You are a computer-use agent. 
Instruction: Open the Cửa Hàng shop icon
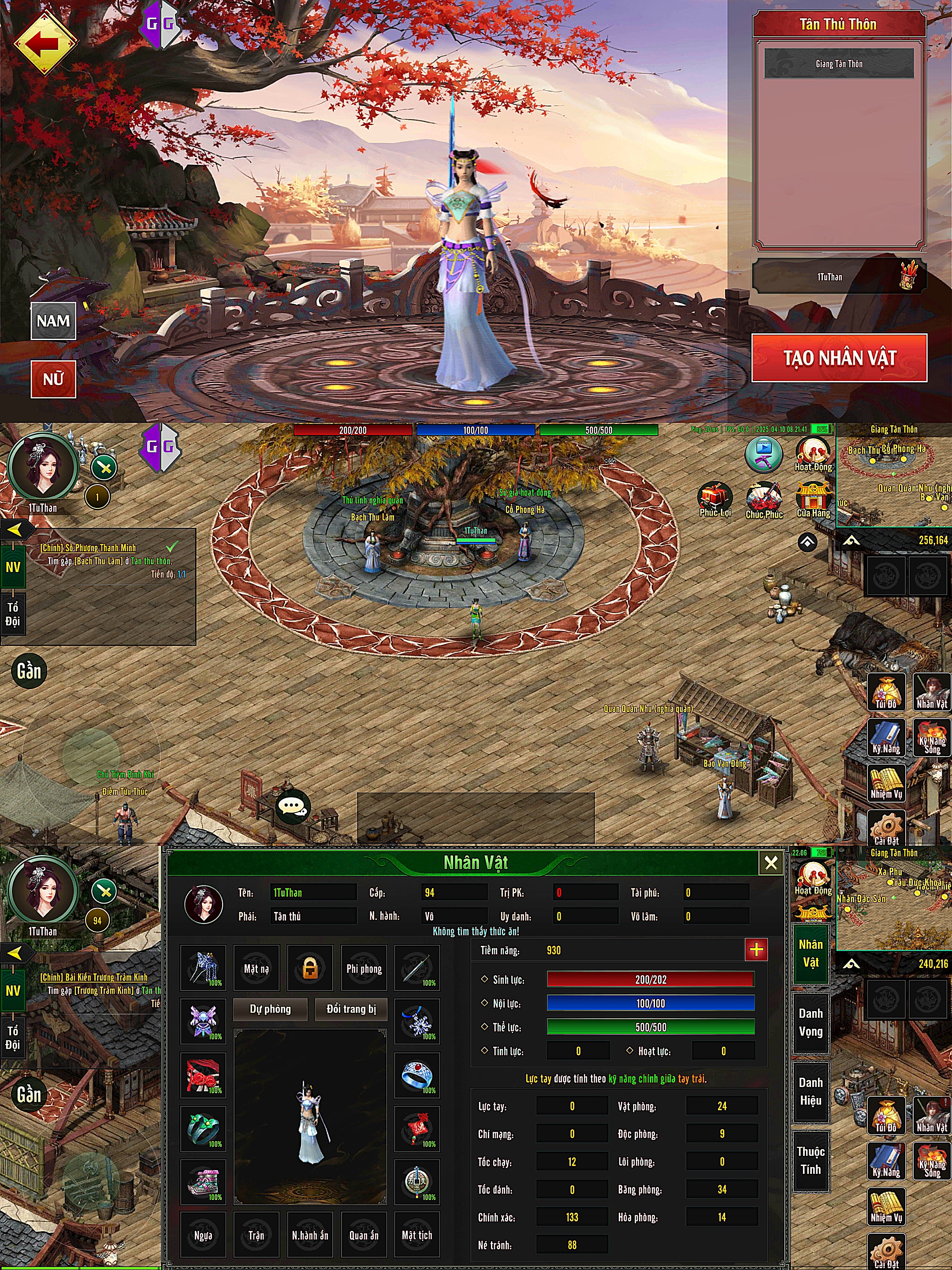[x=813, y=498]
